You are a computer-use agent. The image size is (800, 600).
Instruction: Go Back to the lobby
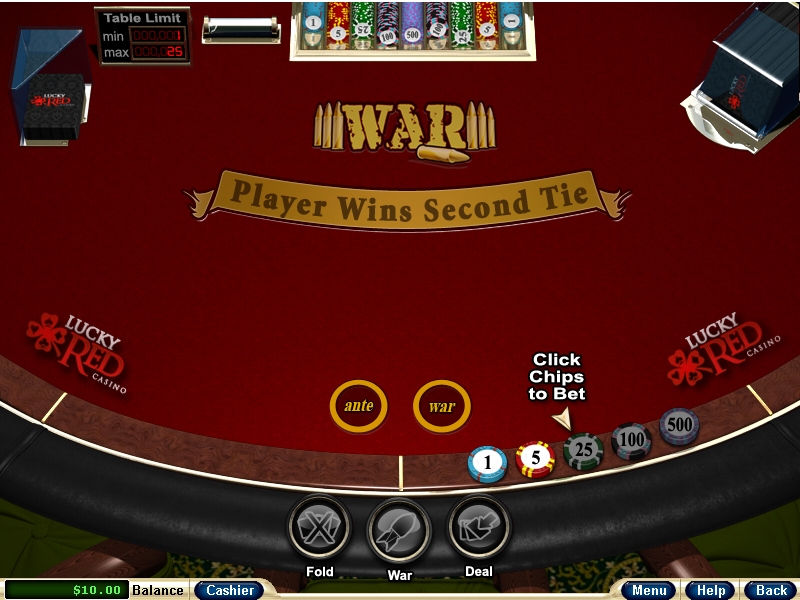click(770, 590)
